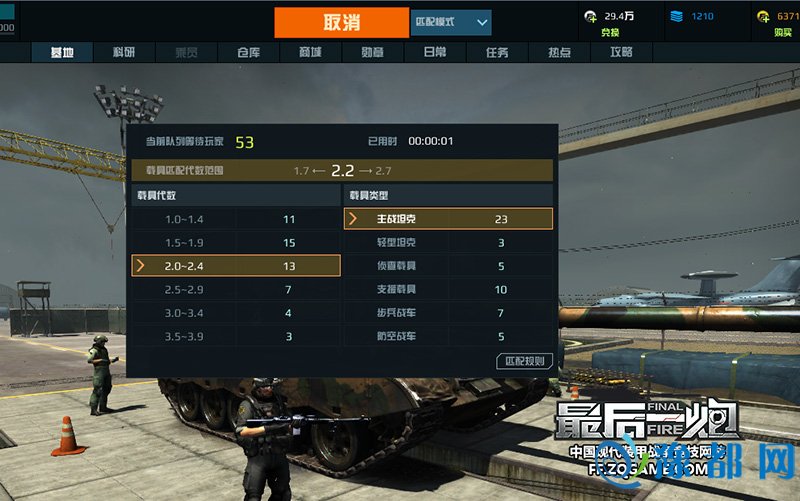This screenshot has width=800, height=501.
Task: Choose the 轻型坦克 light tank row
Action: click(x=448, y=242)
